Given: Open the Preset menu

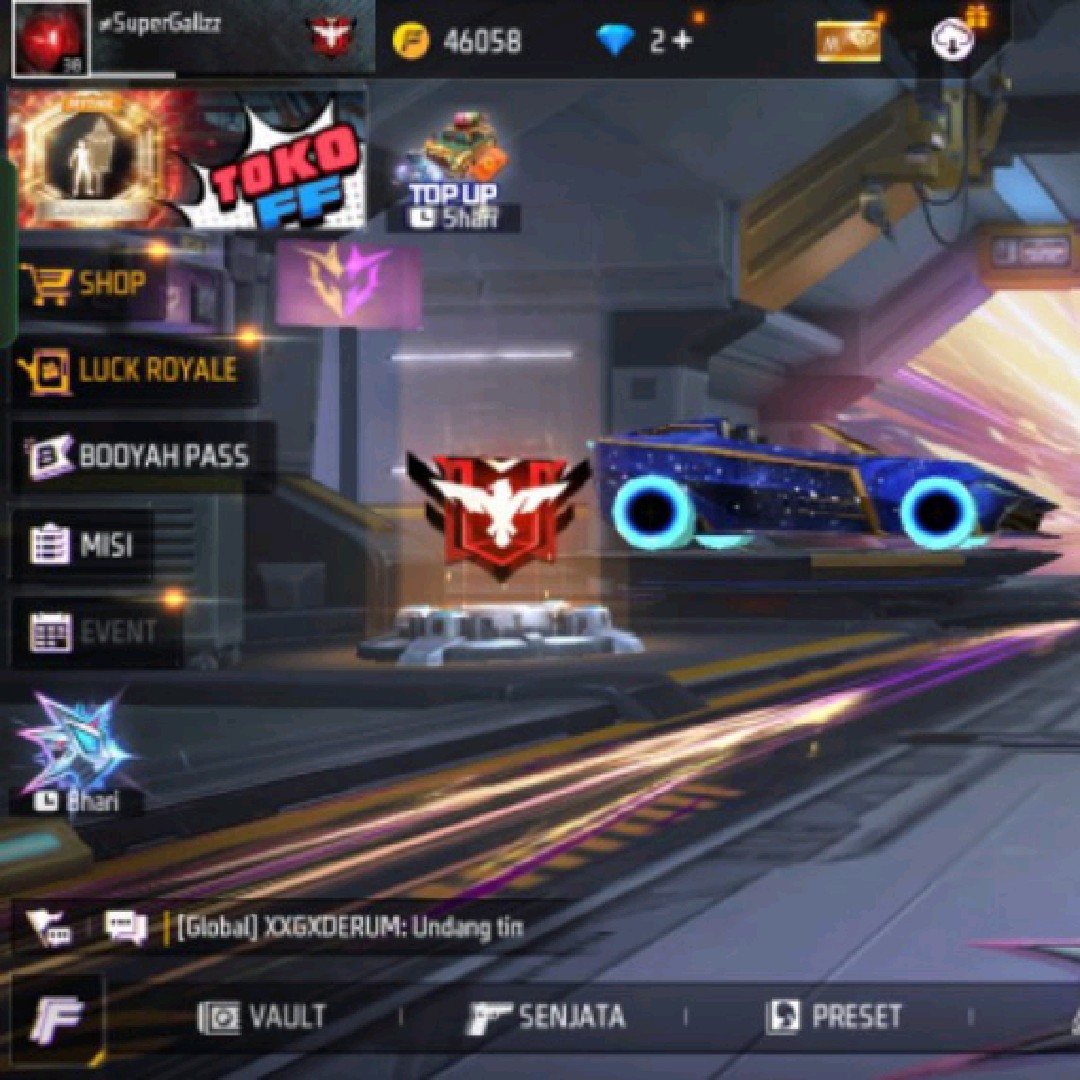Looking at the screenshot, I should tap(834, 1017).
